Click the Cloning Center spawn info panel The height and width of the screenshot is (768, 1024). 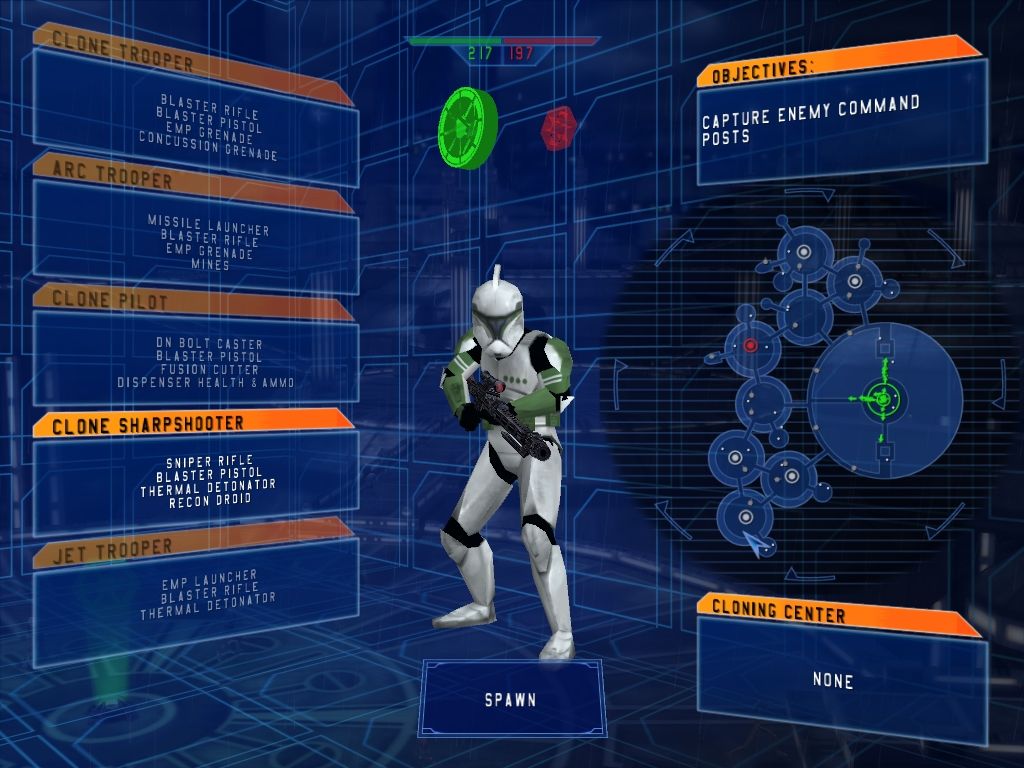coord(838,672)
